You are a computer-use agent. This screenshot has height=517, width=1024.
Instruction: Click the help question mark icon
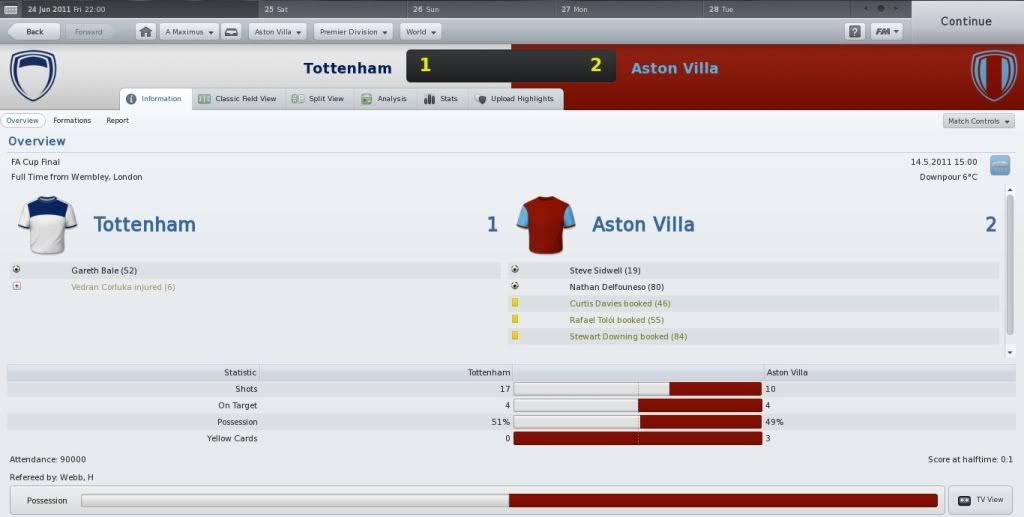coord(855,31)
